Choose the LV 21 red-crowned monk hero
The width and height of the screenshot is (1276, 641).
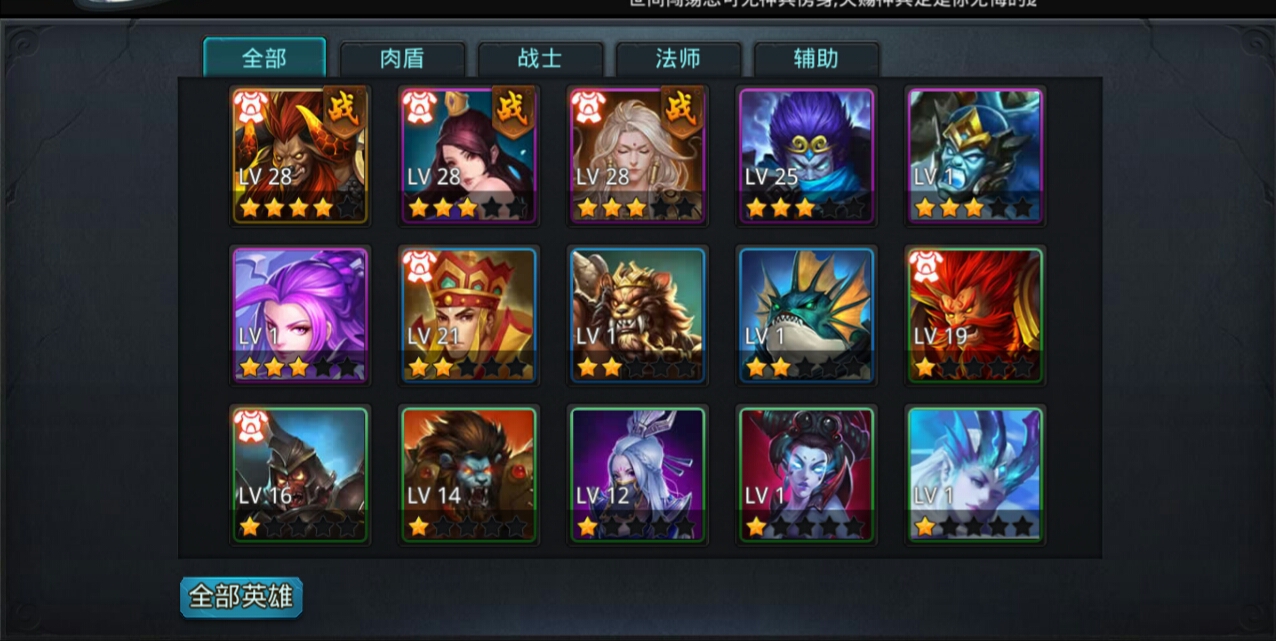coord(469,315)
